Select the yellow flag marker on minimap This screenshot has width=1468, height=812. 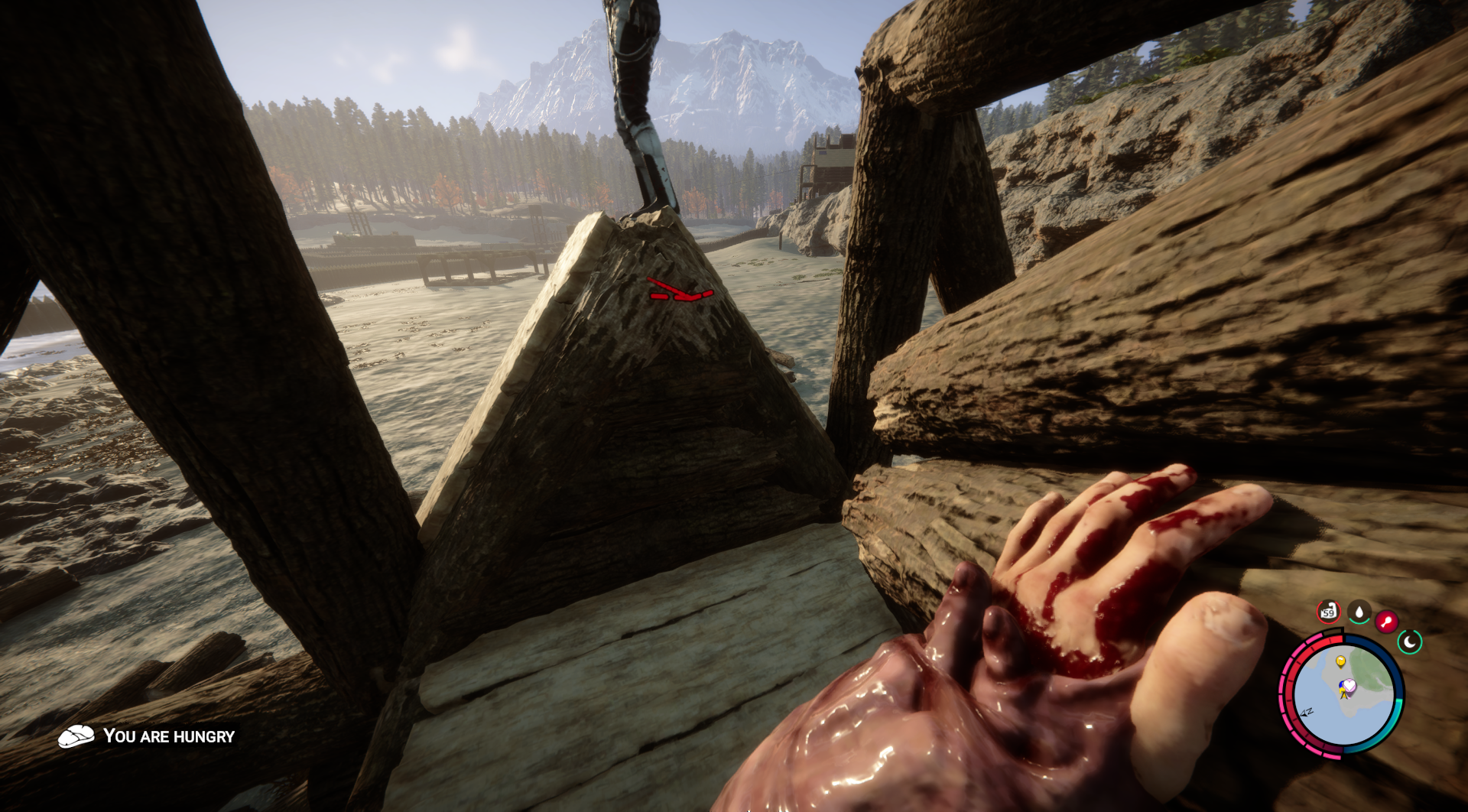pos(1340,661)
